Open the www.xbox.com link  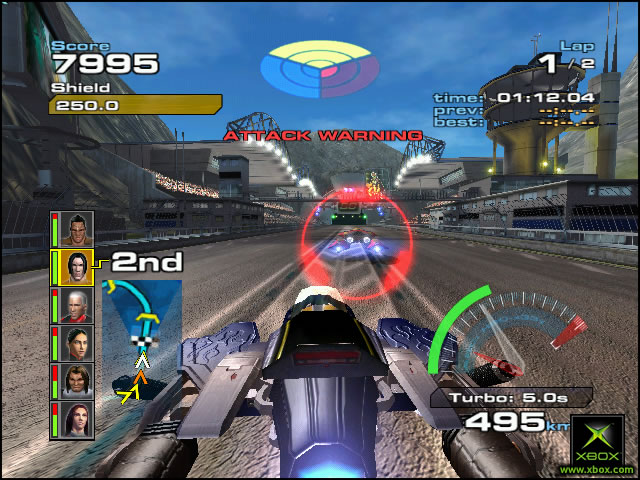(598, 469)
